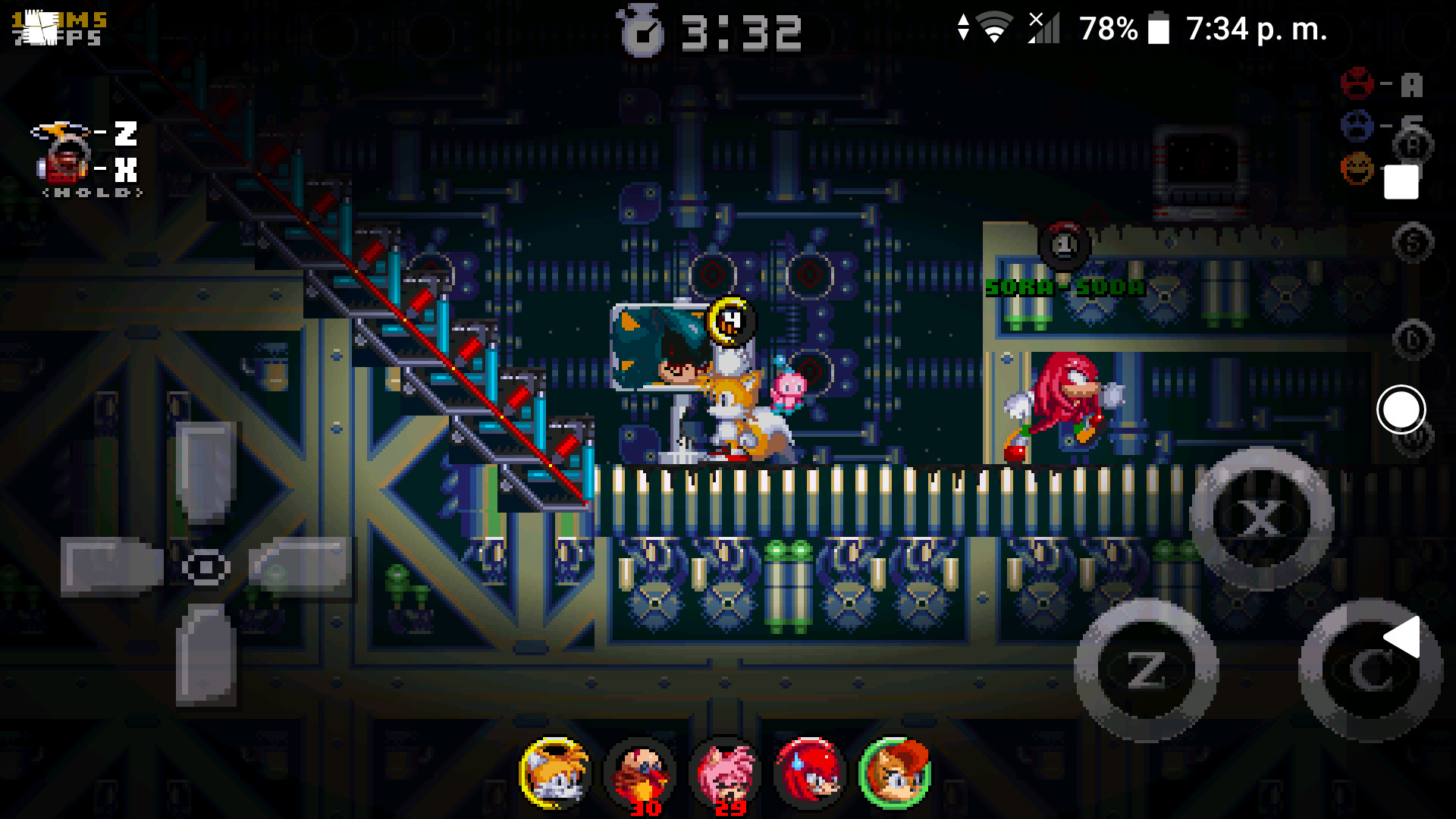Toggle the white square overlay button
This screenshot has height=819, width=1456.
(x=1401, y=180)
